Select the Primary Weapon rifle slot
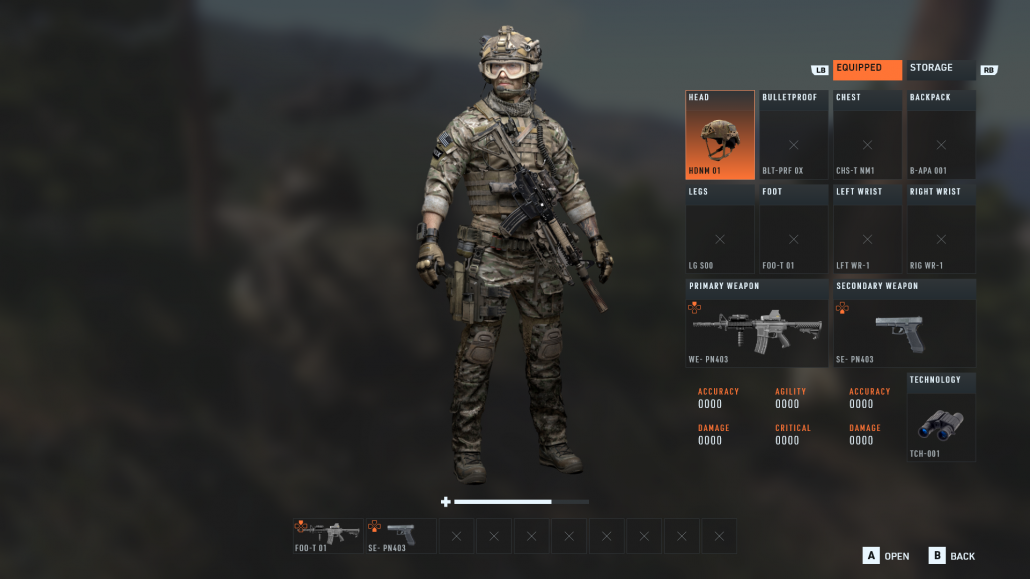 757,323
